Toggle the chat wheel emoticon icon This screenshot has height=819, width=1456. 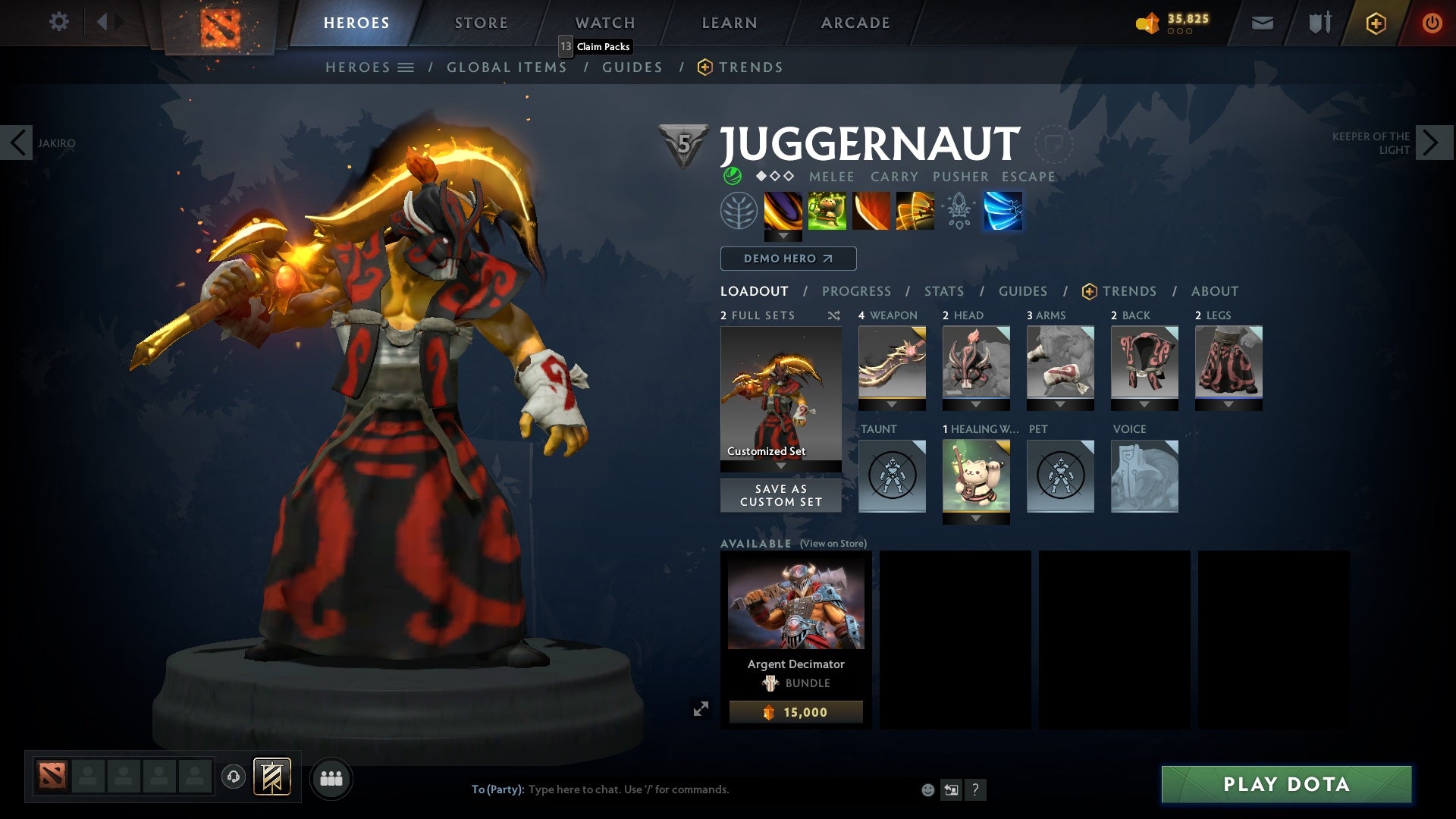927,789
